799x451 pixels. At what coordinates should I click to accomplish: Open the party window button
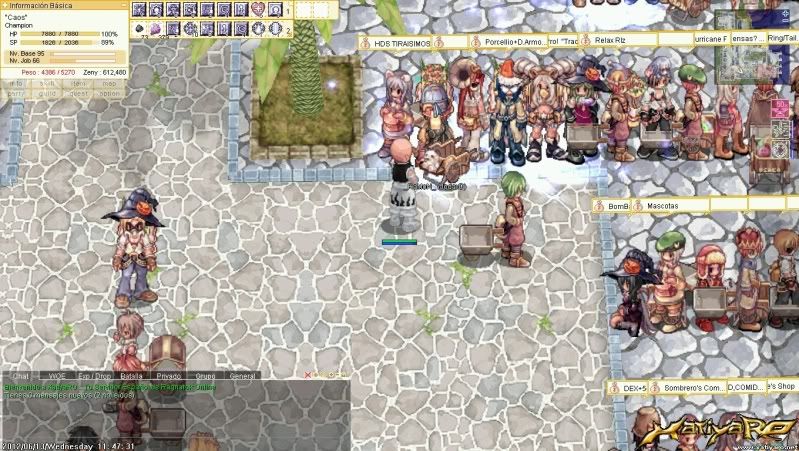coord(17,93)
